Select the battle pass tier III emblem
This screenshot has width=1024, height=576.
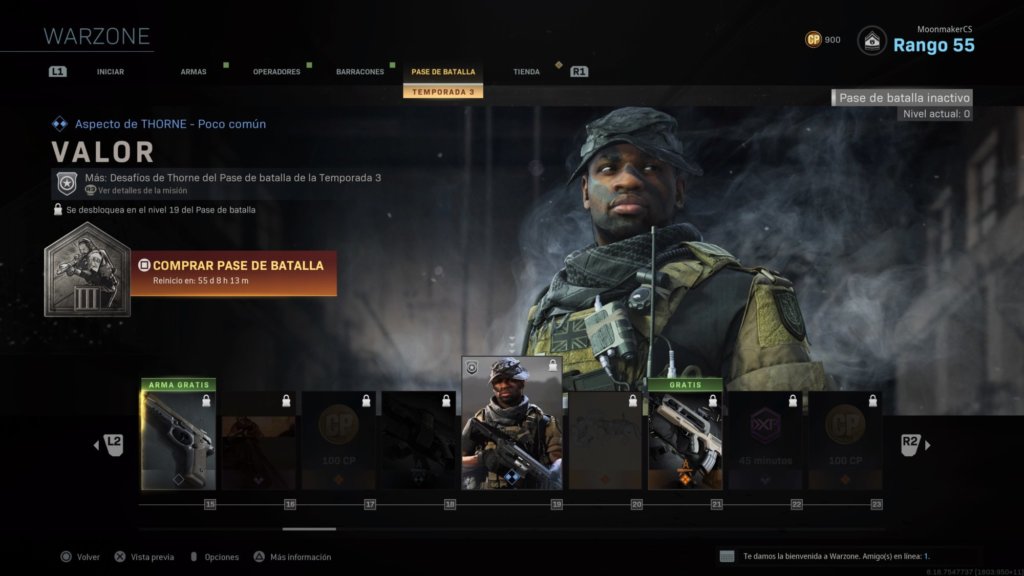coord(87,268)
